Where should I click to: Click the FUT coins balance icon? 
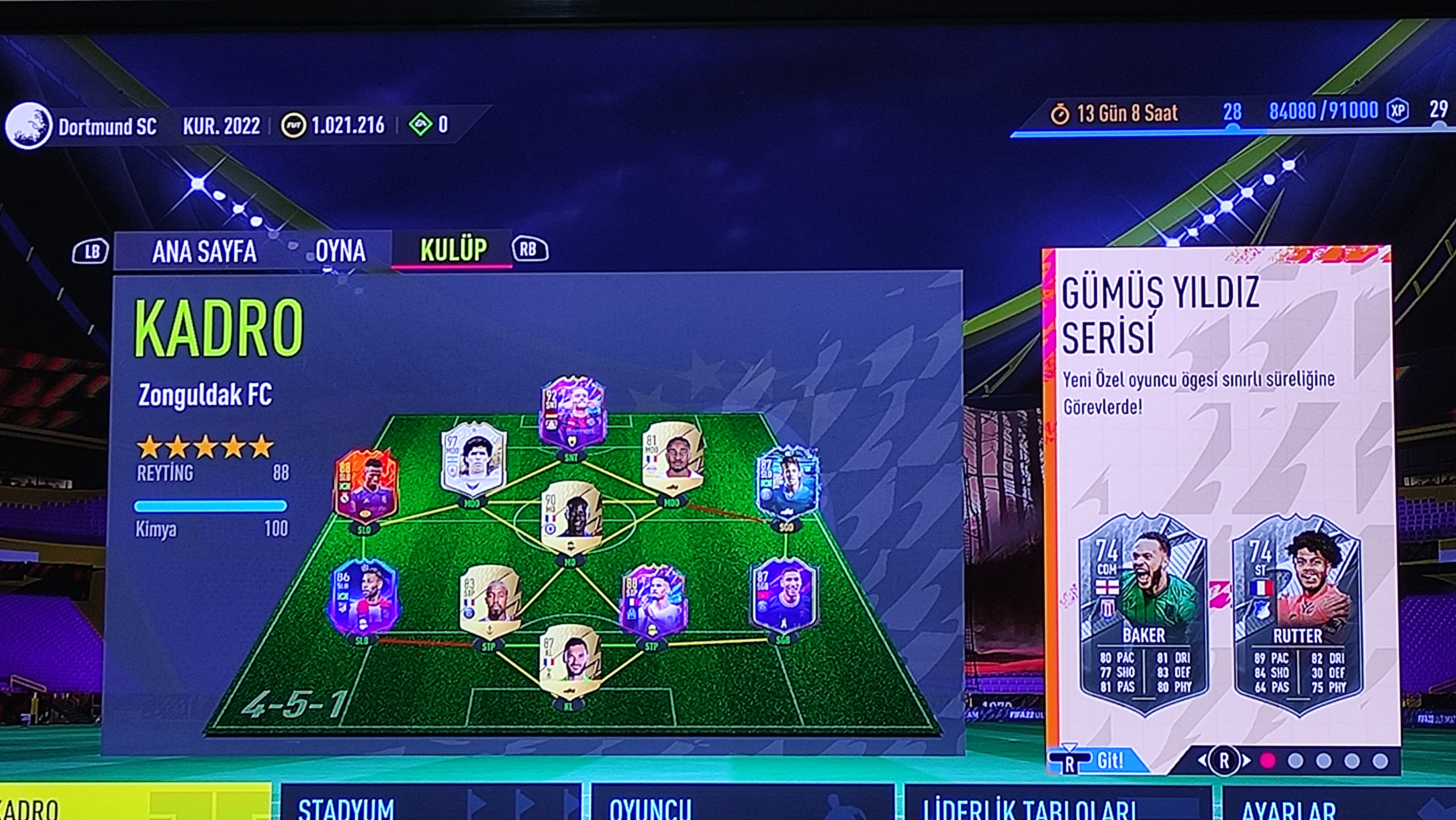(294, 125)
